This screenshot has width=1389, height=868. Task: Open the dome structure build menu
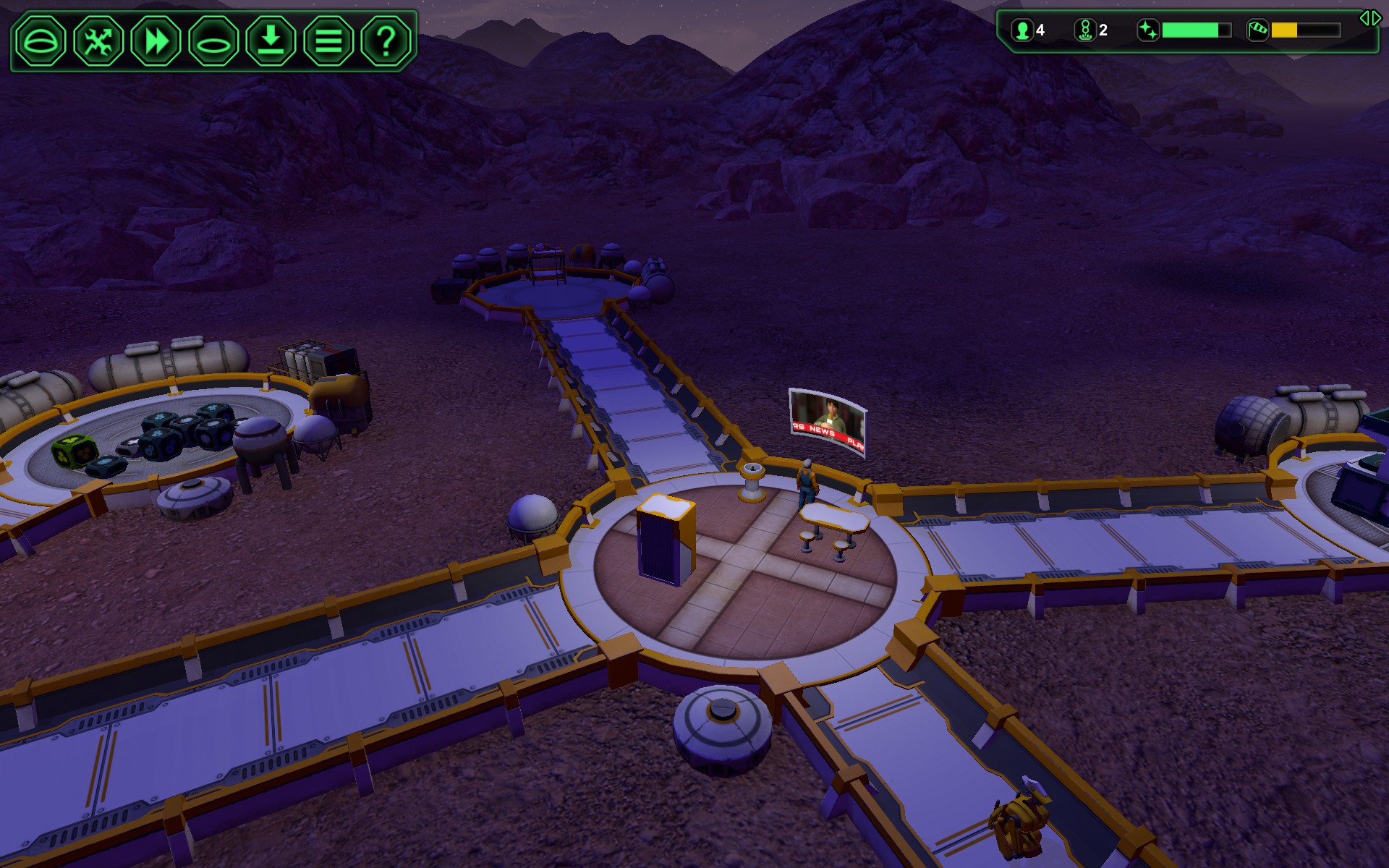[41, 41]
